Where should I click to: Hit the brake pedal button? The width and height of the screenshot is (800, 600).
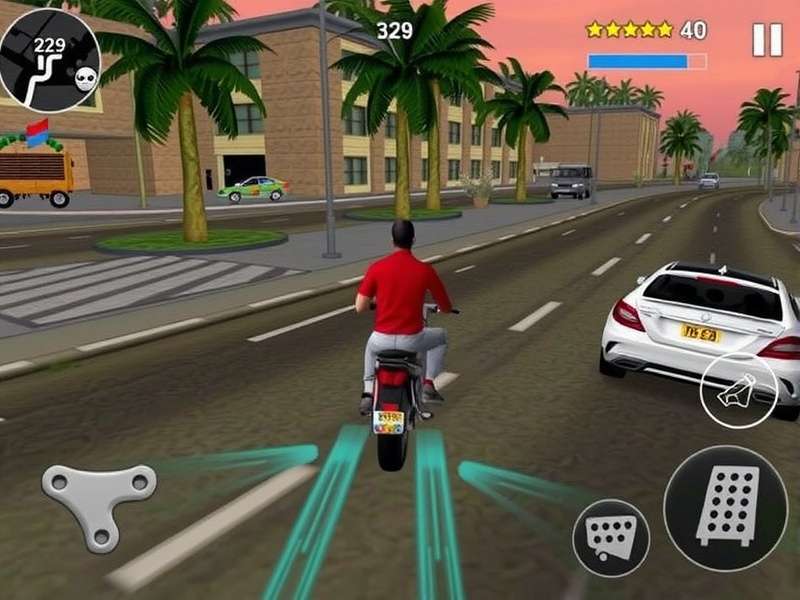coord(611,537)
